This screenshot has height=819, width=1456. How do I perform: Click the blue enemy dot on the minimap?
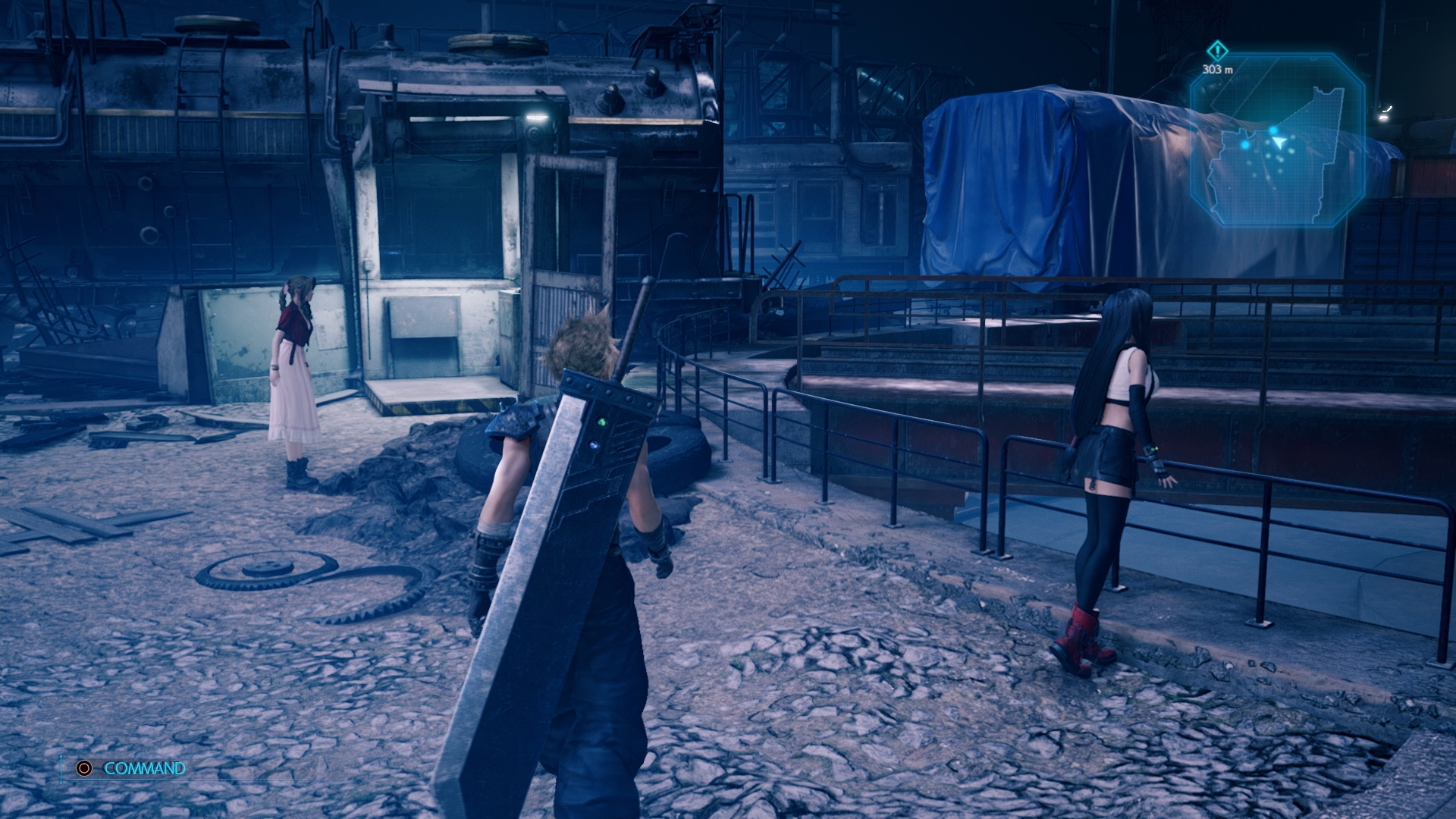click(1273, 129)
